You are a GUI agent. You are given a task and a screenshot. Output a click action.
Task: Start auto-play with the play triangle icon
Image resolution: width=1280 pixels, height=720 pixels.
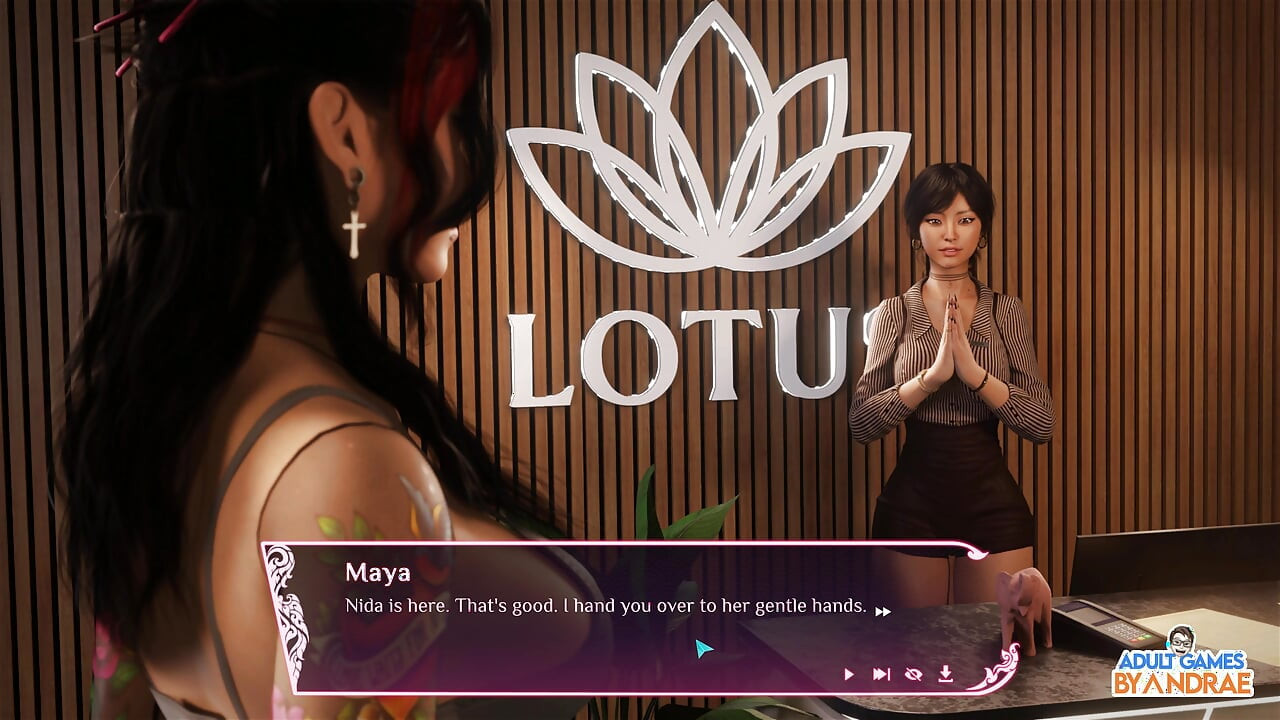tap(849, 675)
